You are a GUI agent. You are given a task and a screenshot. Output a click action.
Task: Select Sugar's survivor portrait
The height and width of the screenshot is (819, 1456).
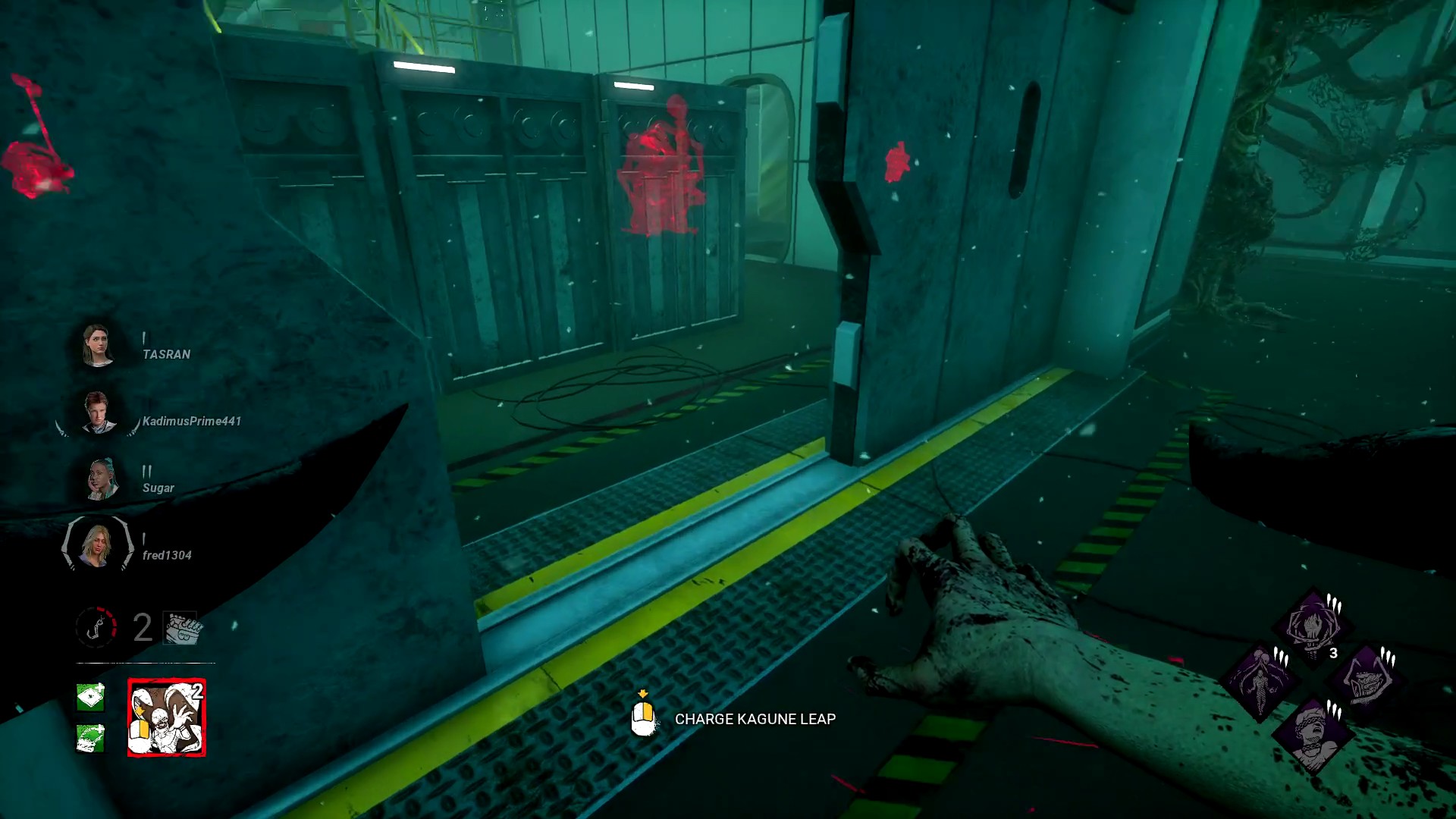pyautogui.click(x=100, y=479)
